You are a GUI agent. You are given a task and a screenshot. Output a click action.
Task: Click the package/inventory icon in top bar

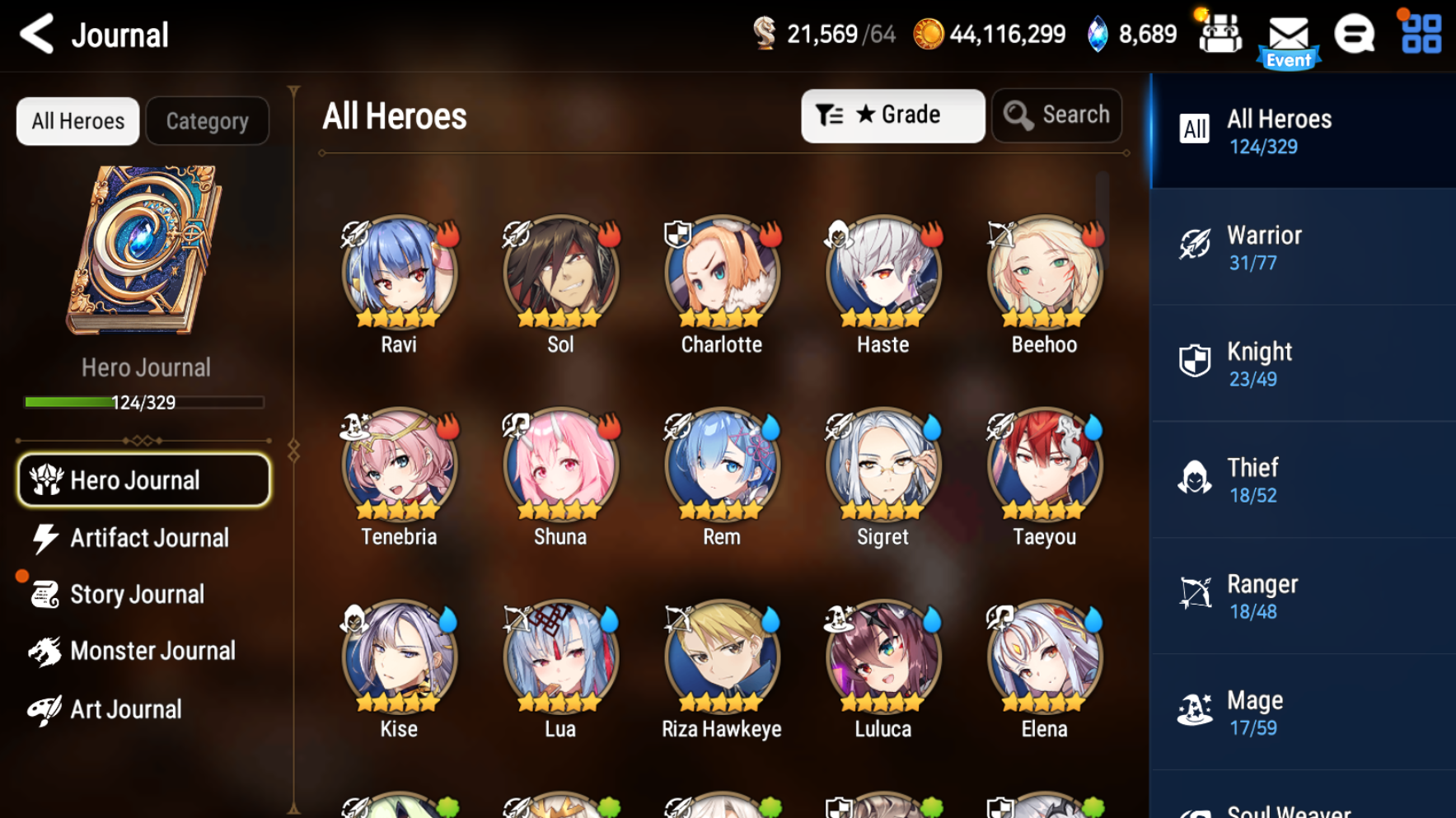[1220, 33]
